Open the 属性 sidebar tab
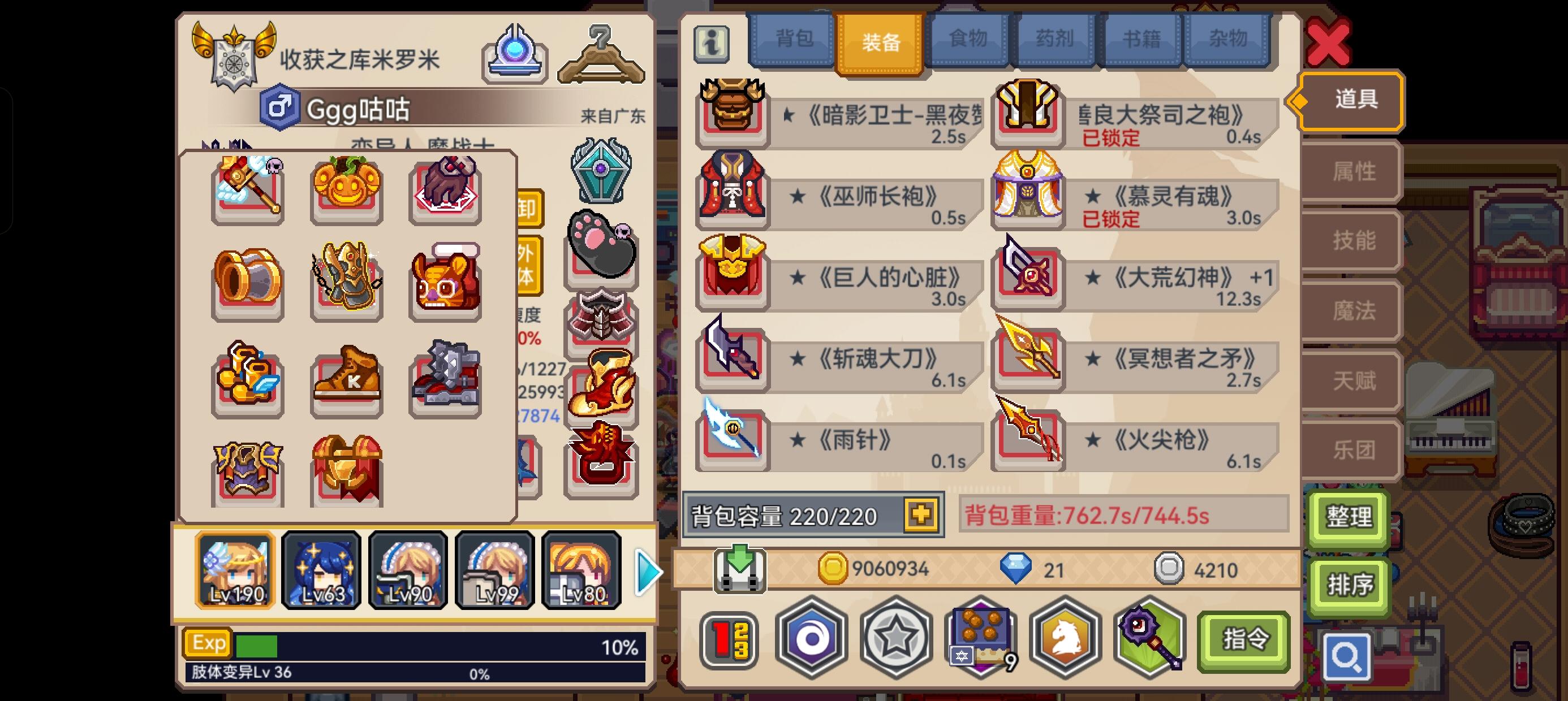Screen dimensions: 1568x701 pyautogui.click(x=1352, y=171)
